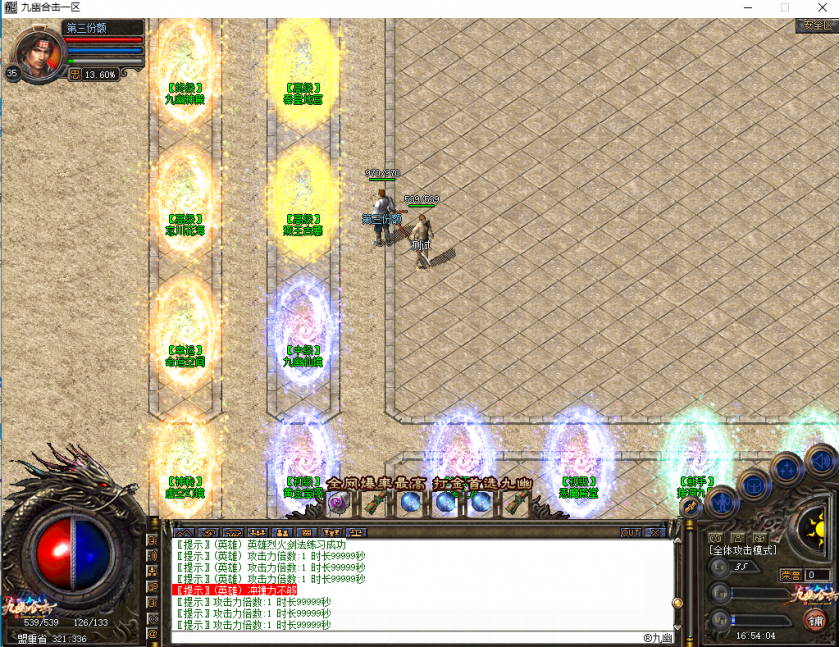840x647 pixels.
Task: Open the skills round button with stars
Action: (x=787, y=467)
